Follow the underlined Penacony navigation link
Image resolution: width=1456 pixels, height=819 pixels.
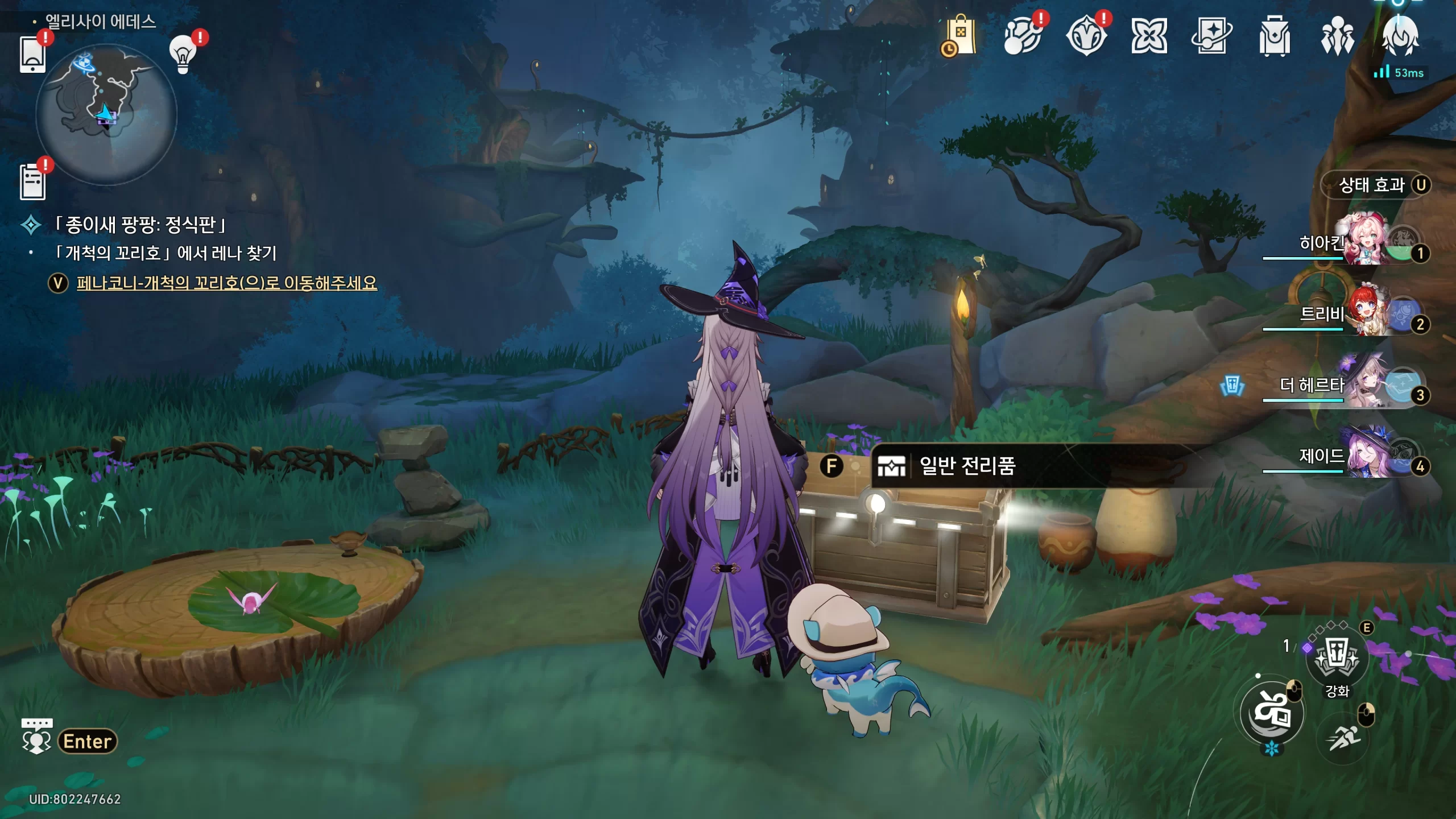coord(226,283)
